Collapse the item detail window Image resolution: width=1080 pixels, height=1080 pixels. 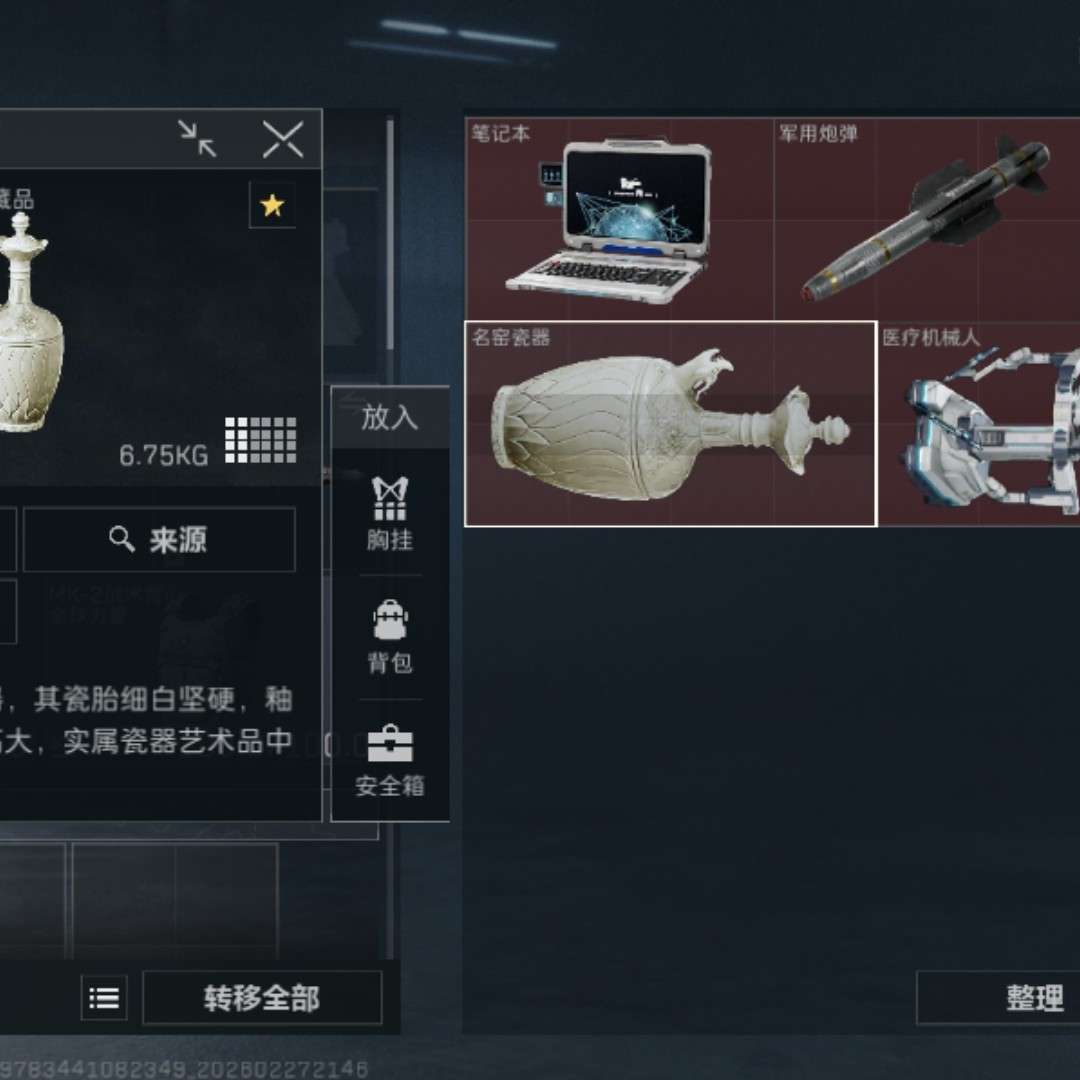[198, 139]
